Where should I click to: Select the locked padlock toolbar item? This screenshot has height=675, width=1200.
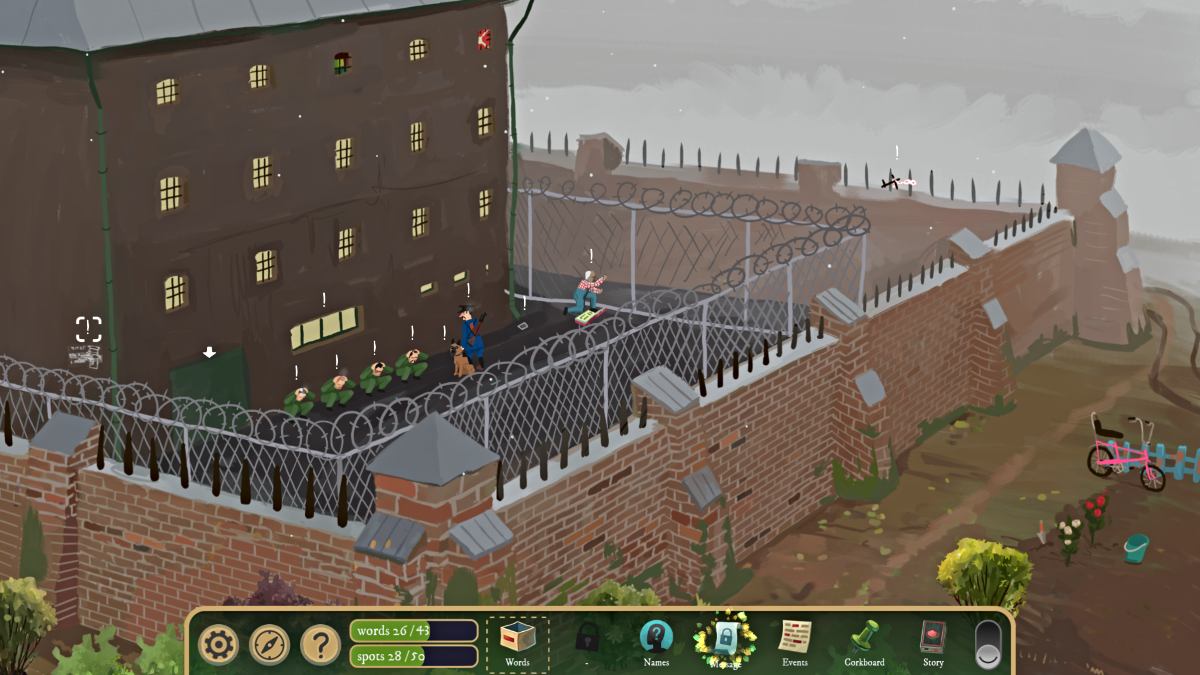[x=588, y=638]
